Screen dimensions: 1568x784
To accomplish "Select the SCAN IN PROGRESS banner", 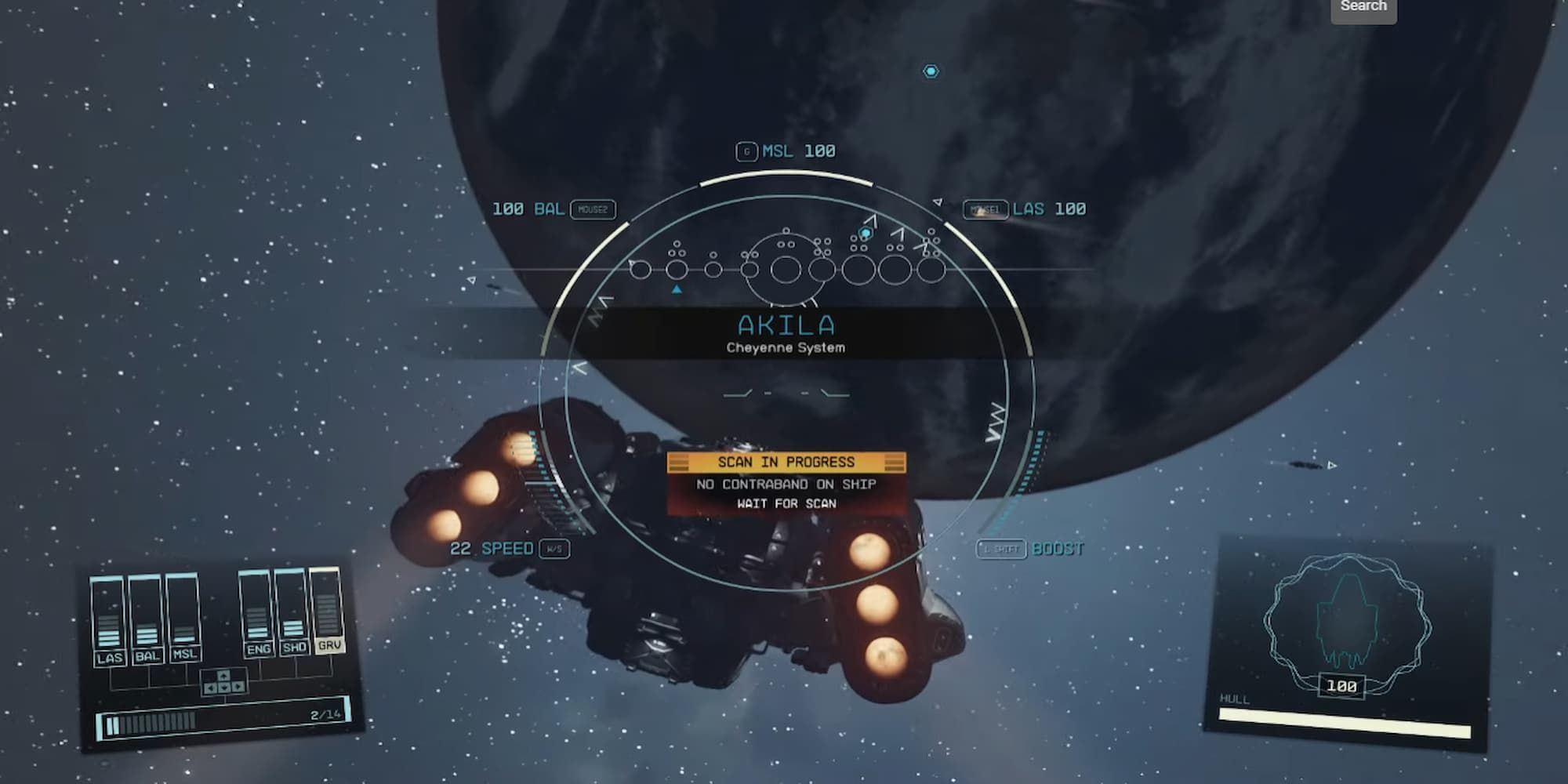I will click(786, 462).
